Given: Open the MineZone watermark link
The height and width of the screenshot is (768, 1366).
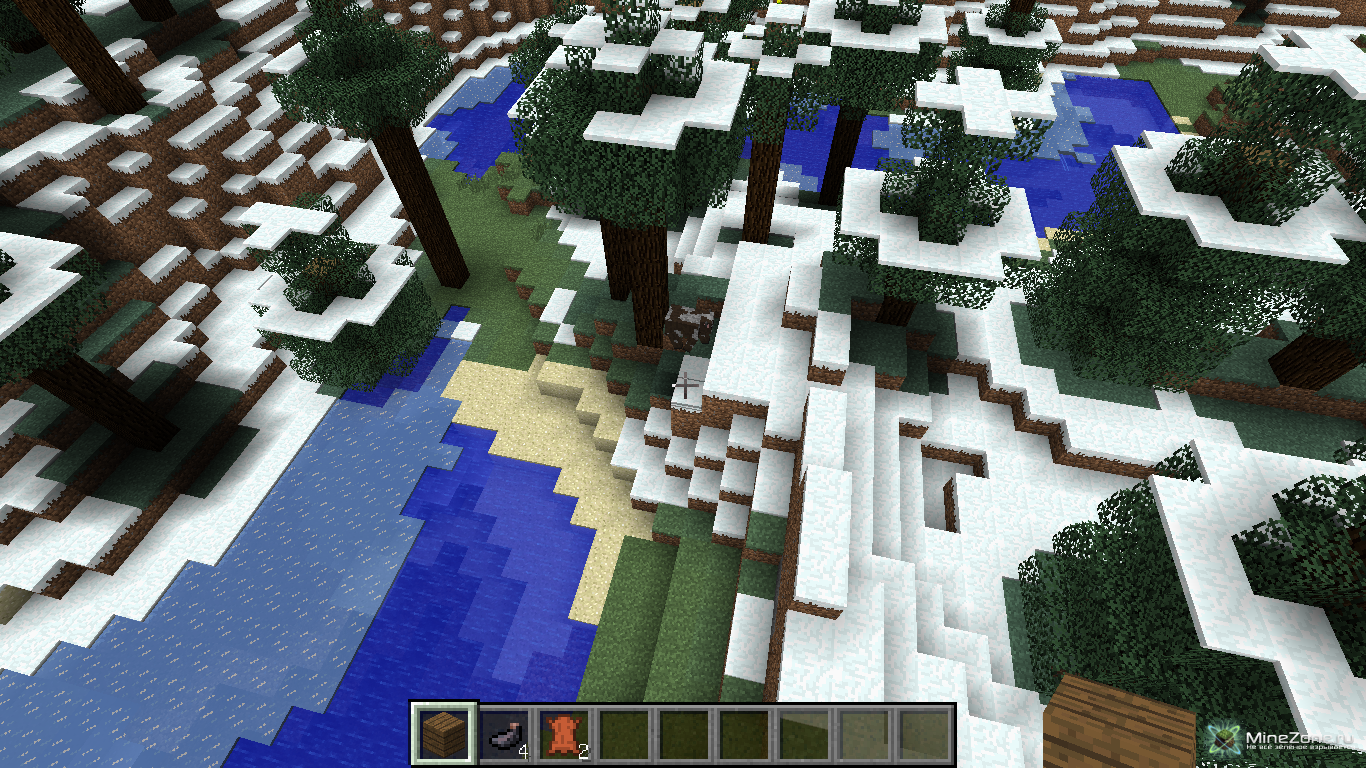Looking at the screenshot, I should [1283, 741].
